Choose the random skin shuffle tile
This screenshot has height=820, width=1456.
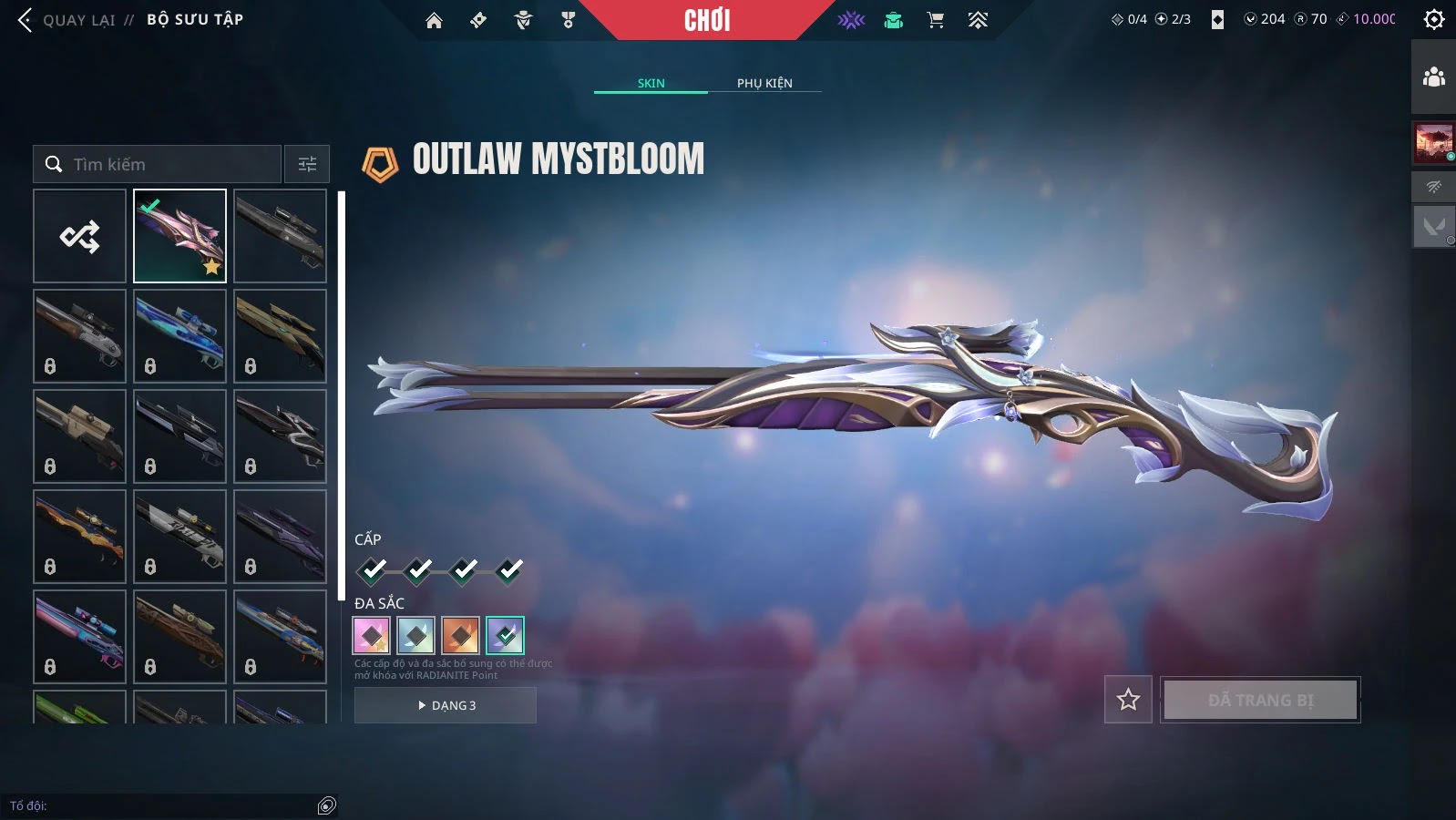79,236
